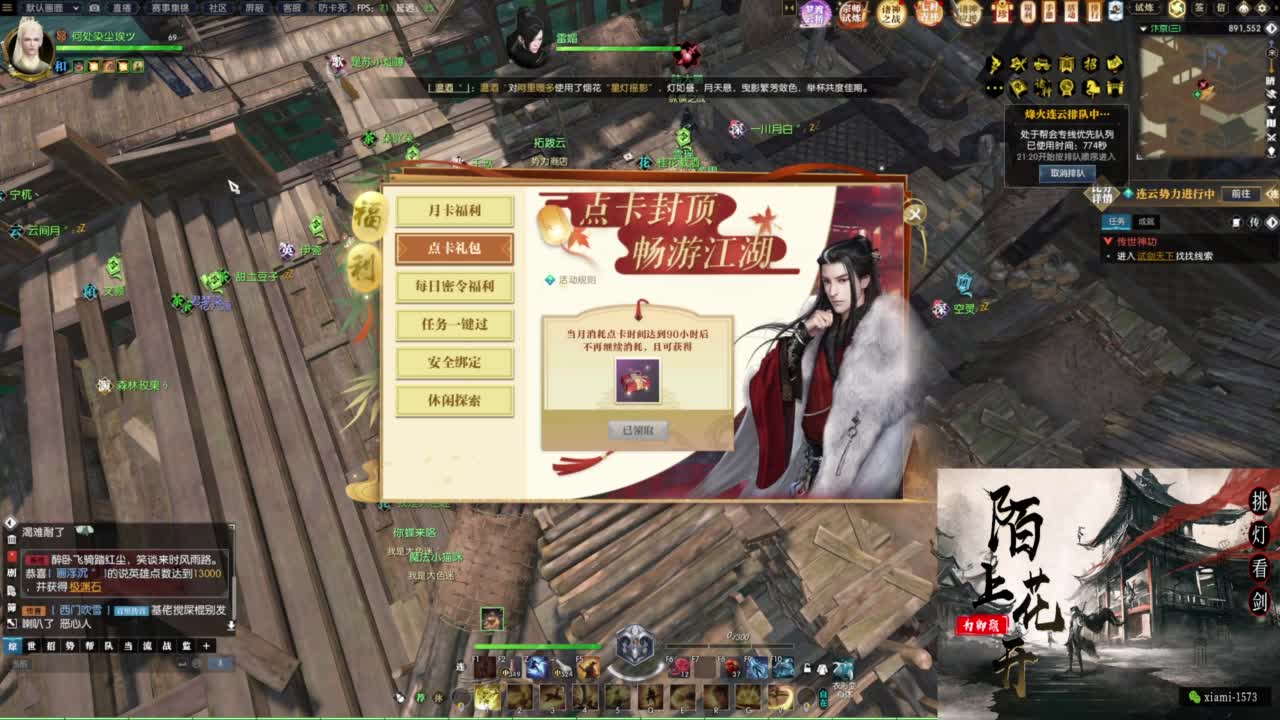
Task: Click the 前往 button next to 连云势力进行中
Action: coord(1241,194)
